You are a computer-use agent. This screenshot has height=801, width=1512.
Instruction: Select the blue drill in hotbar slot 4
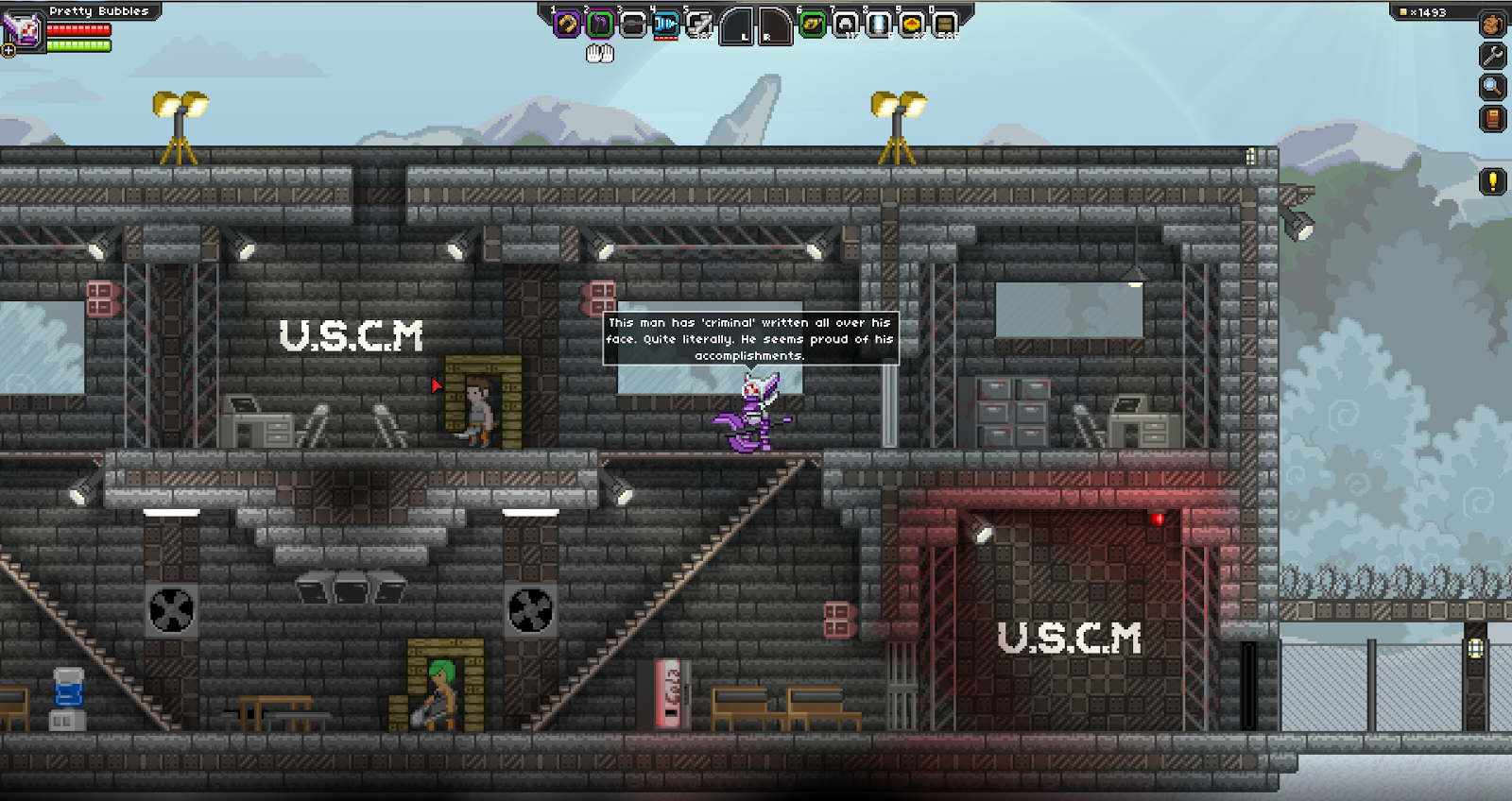point(666,25)
